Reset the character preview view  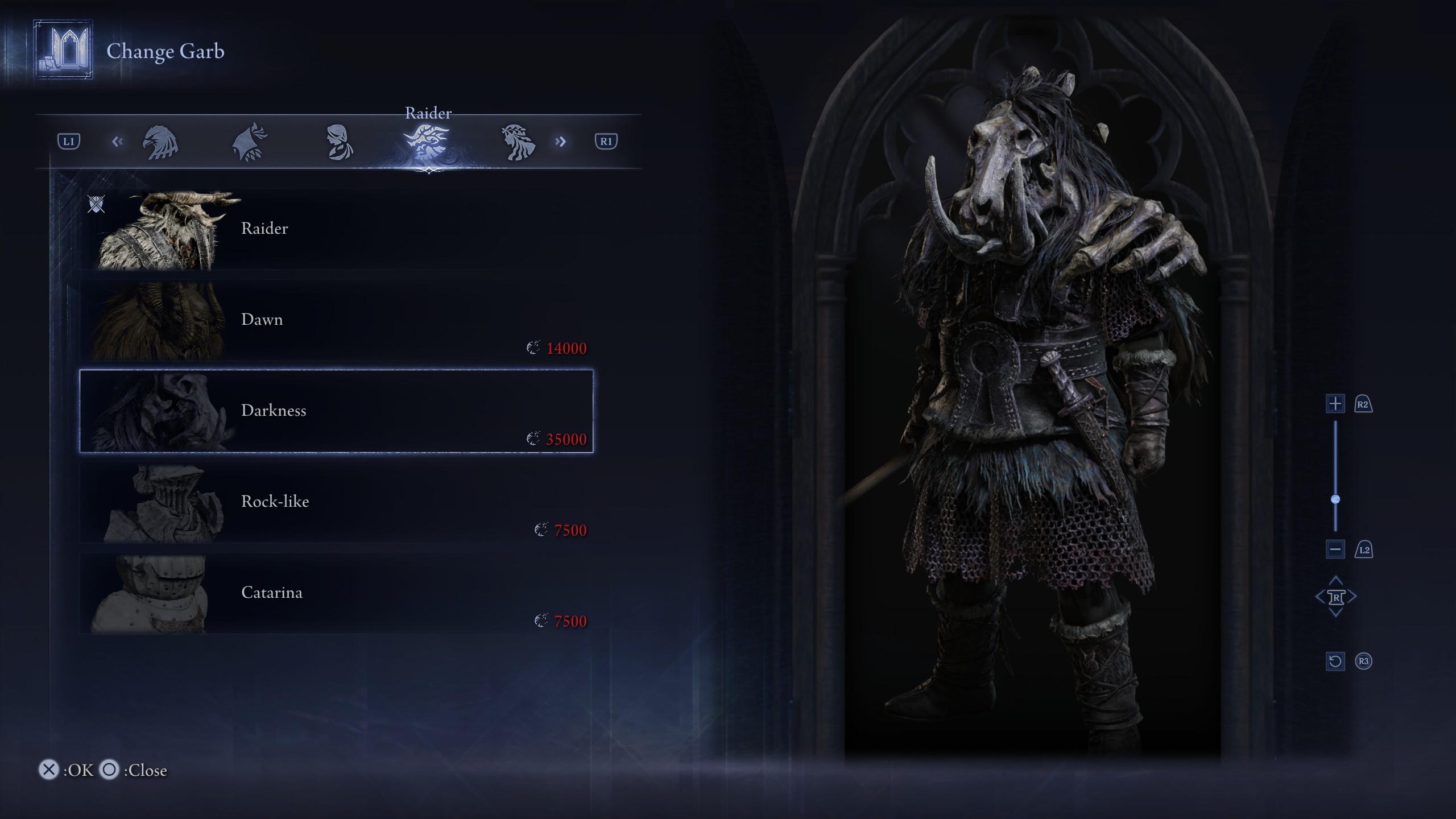tap(1335, 661)
